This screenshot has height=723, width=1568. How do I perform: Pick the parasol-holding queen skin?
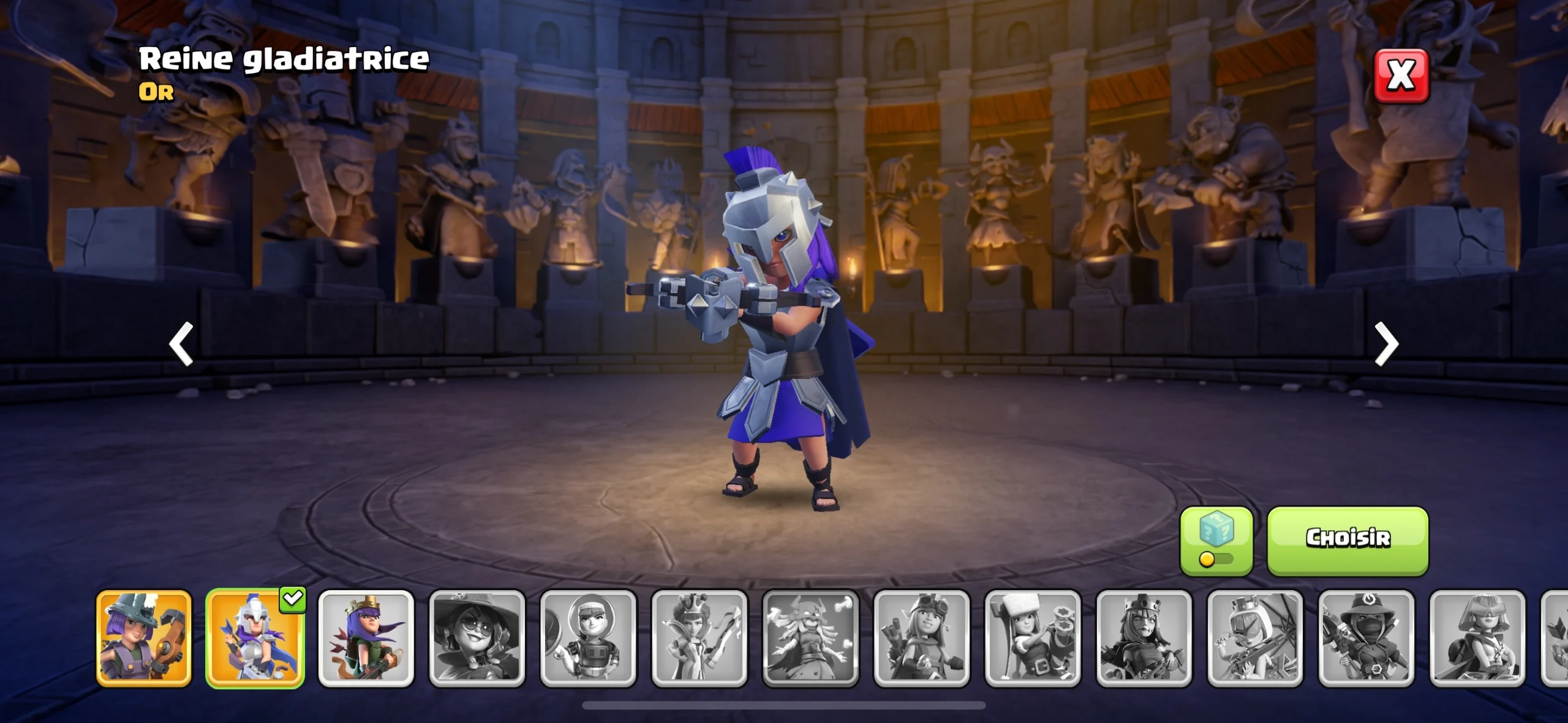click(x=1255, y=638)
